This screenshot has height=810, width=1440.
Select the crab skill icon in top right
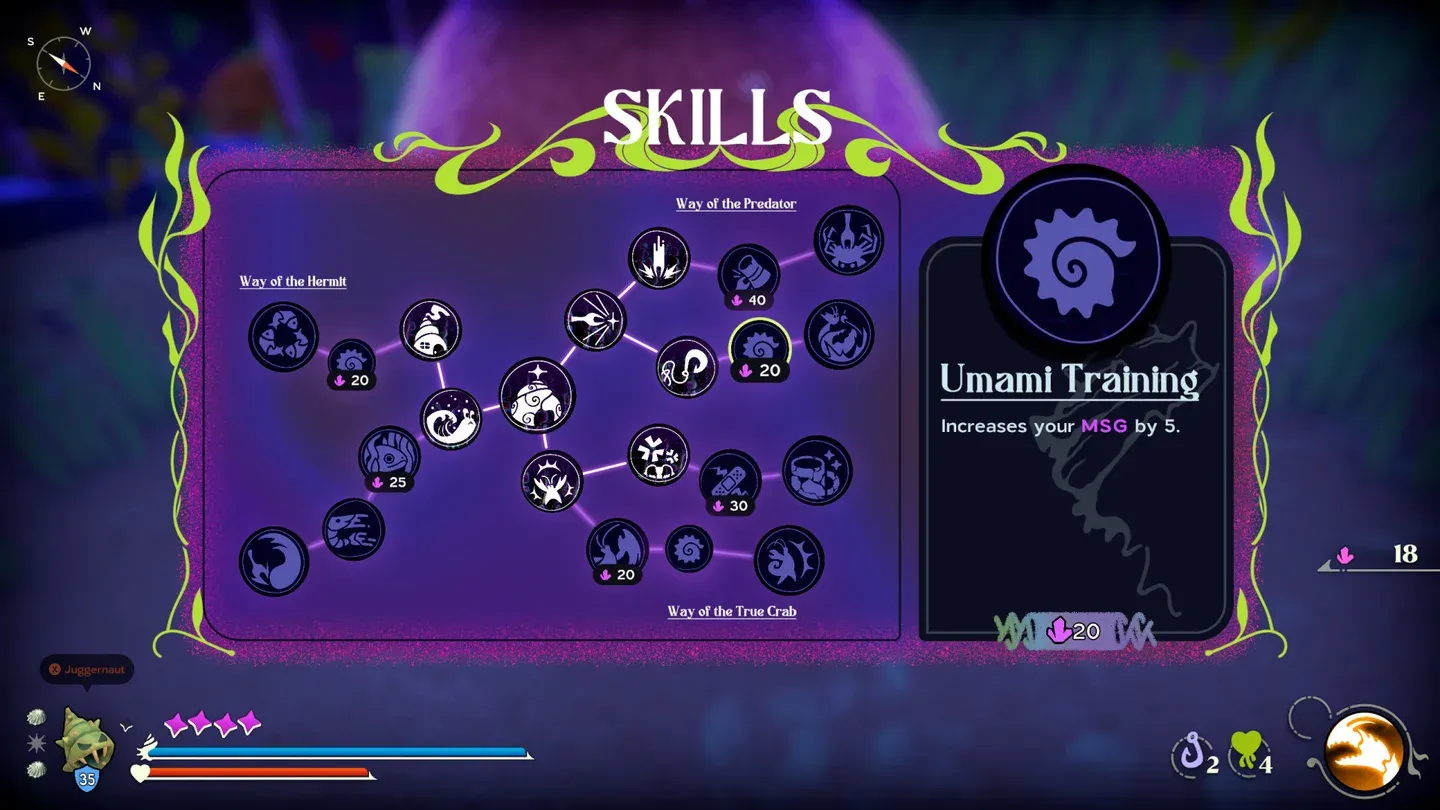(847, 238)
